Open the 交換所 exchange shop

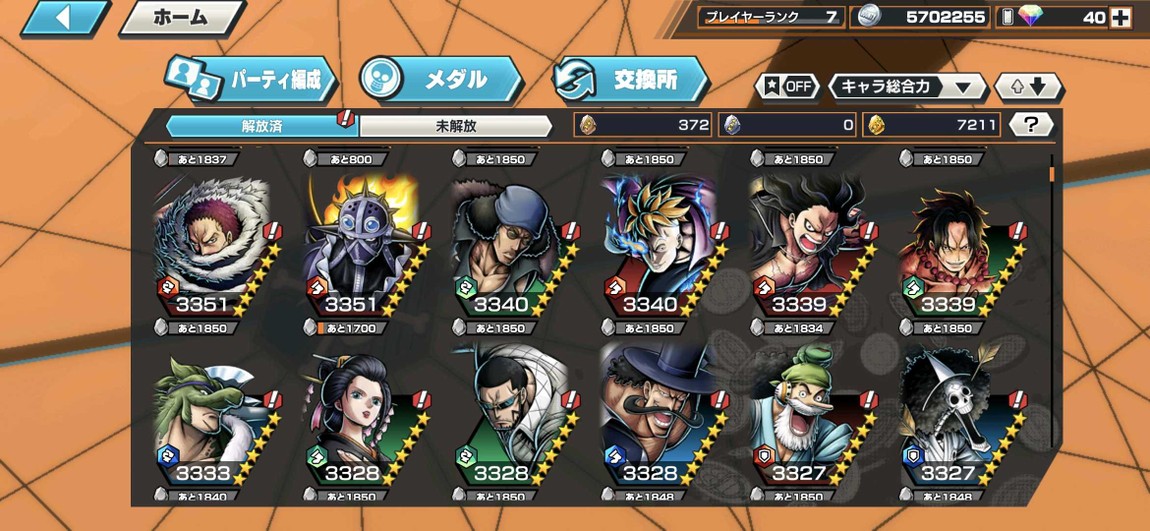pyautogui.click(x=630, y=80)
